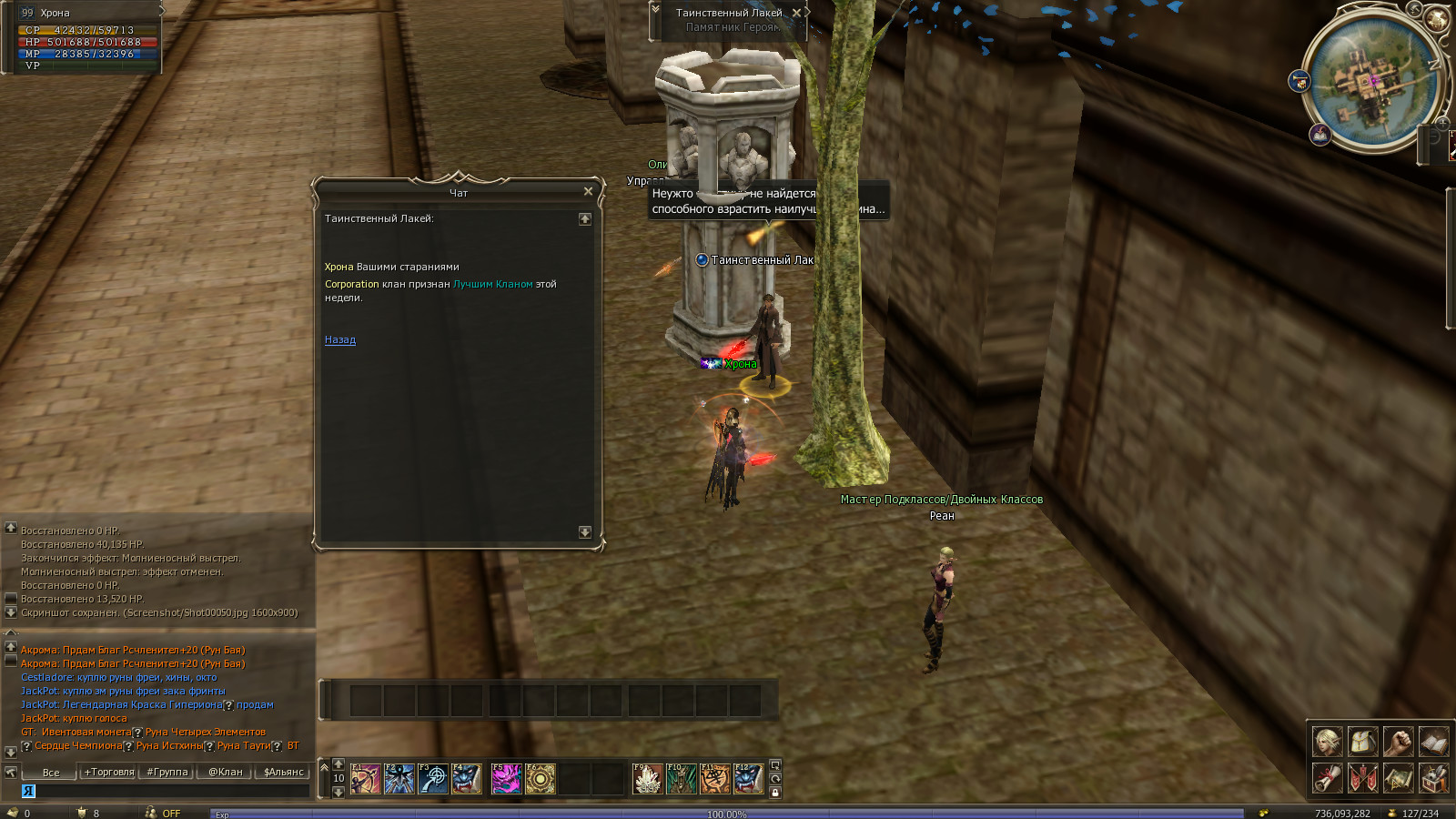Use the F6 golden sun emblem skill
Viewport: 1456px width, 819px height.
click(541, 779)
